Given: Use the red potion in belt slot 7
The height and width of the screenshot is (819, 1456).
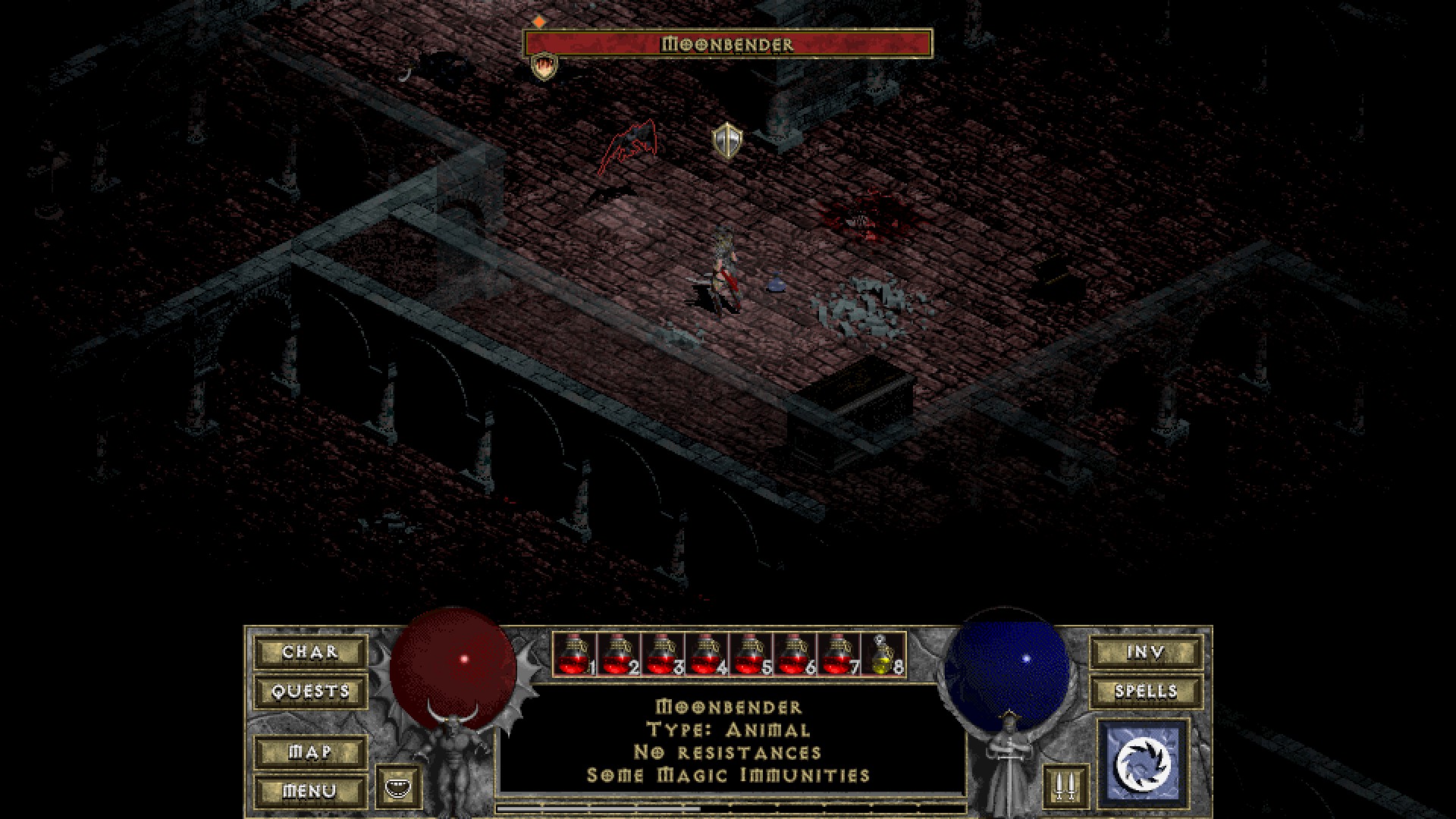Looking at the screenshot, I should click(x=838, y=654).
